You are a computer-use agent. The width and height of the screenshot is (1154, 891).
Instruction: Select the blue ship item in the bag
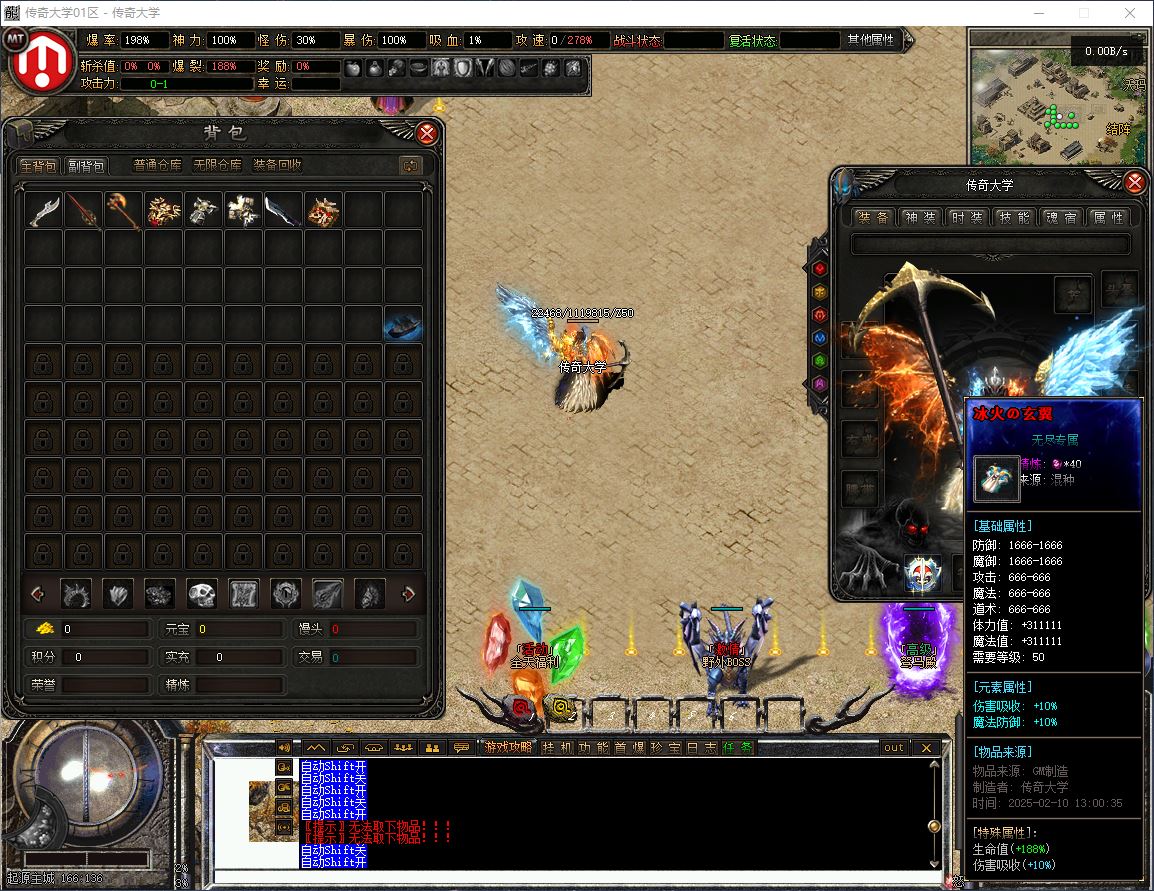[403, 325]
